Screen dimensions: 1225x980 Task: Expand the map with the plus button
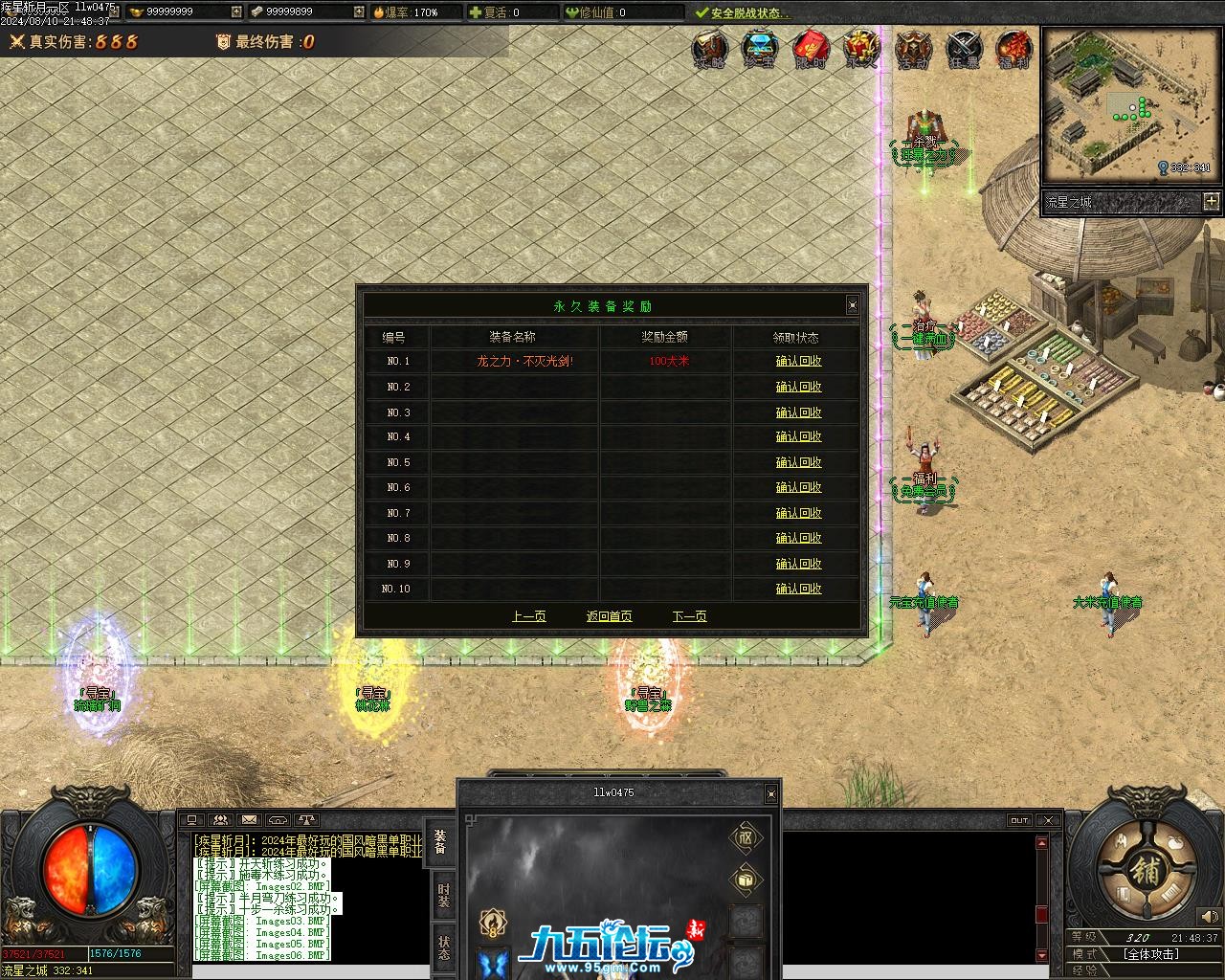[1211, 201]
